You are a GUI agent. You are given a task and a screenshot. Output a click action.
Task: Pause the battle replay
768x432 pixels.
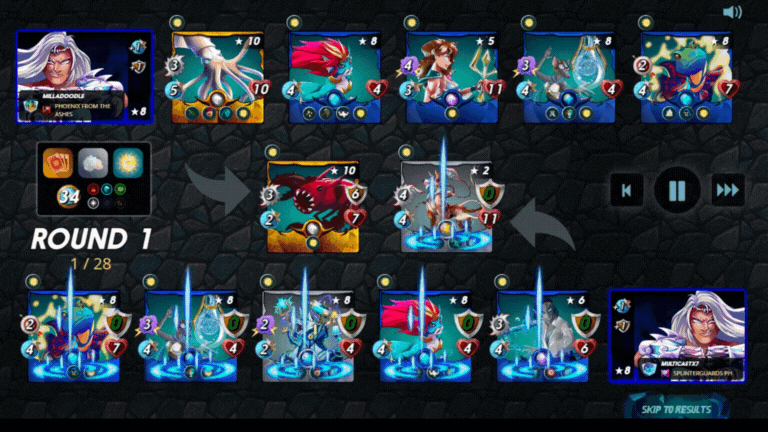[x=677, y=189]
